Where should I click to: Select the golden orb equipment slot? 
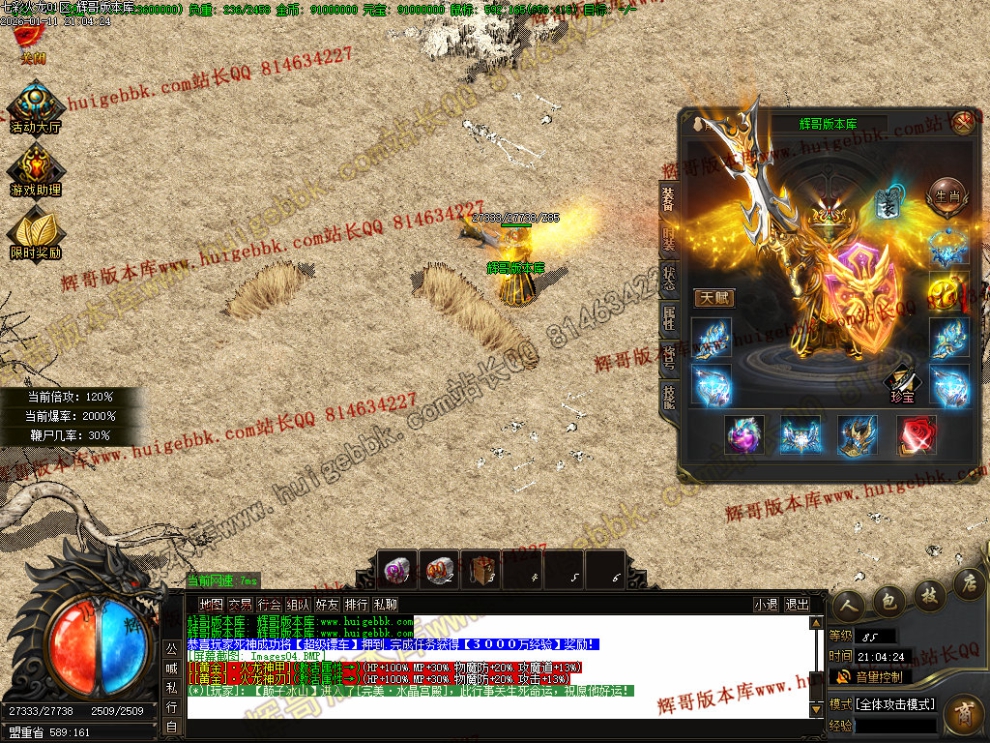pos(946,291)
